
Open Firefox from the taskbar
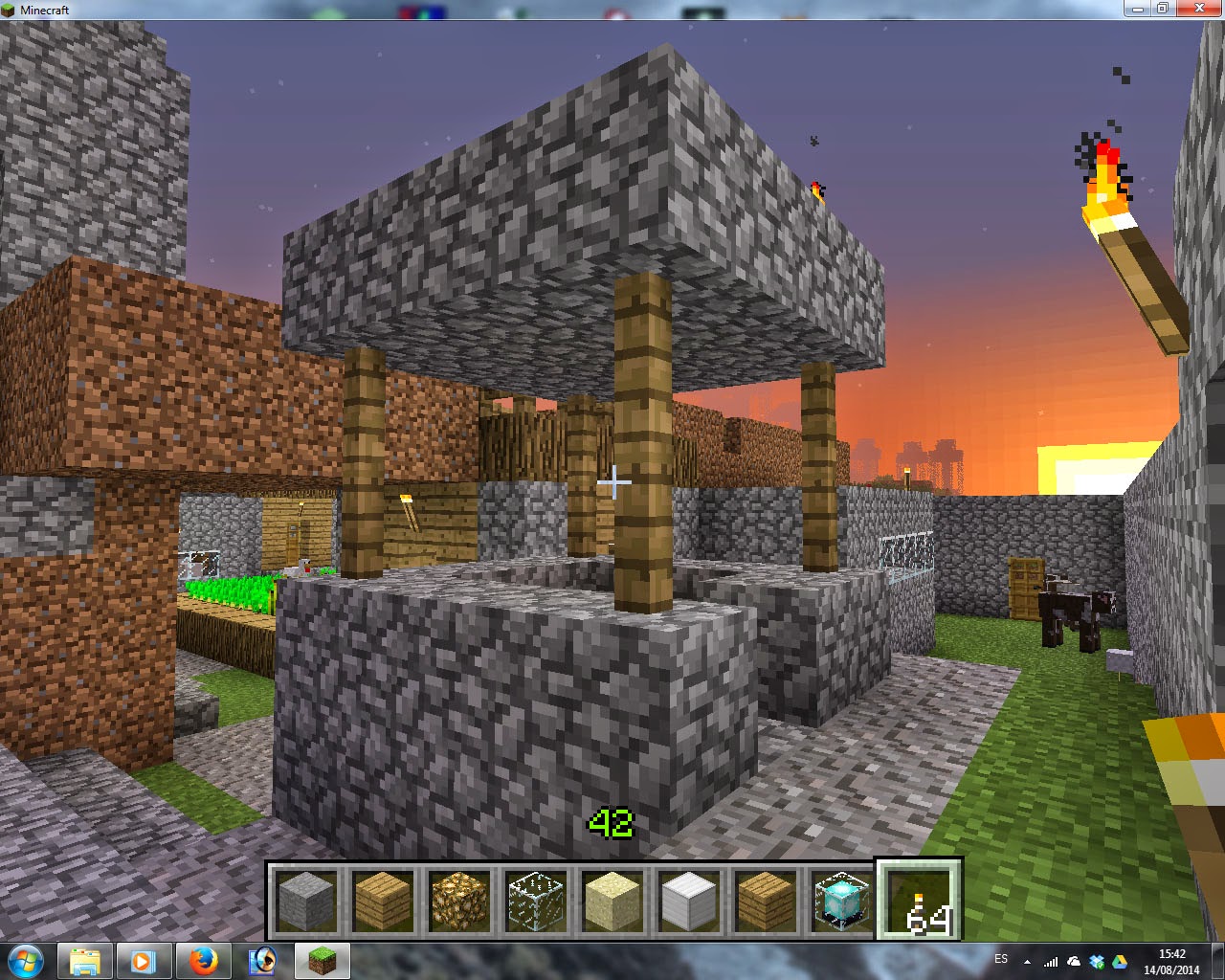click(204, 961)
